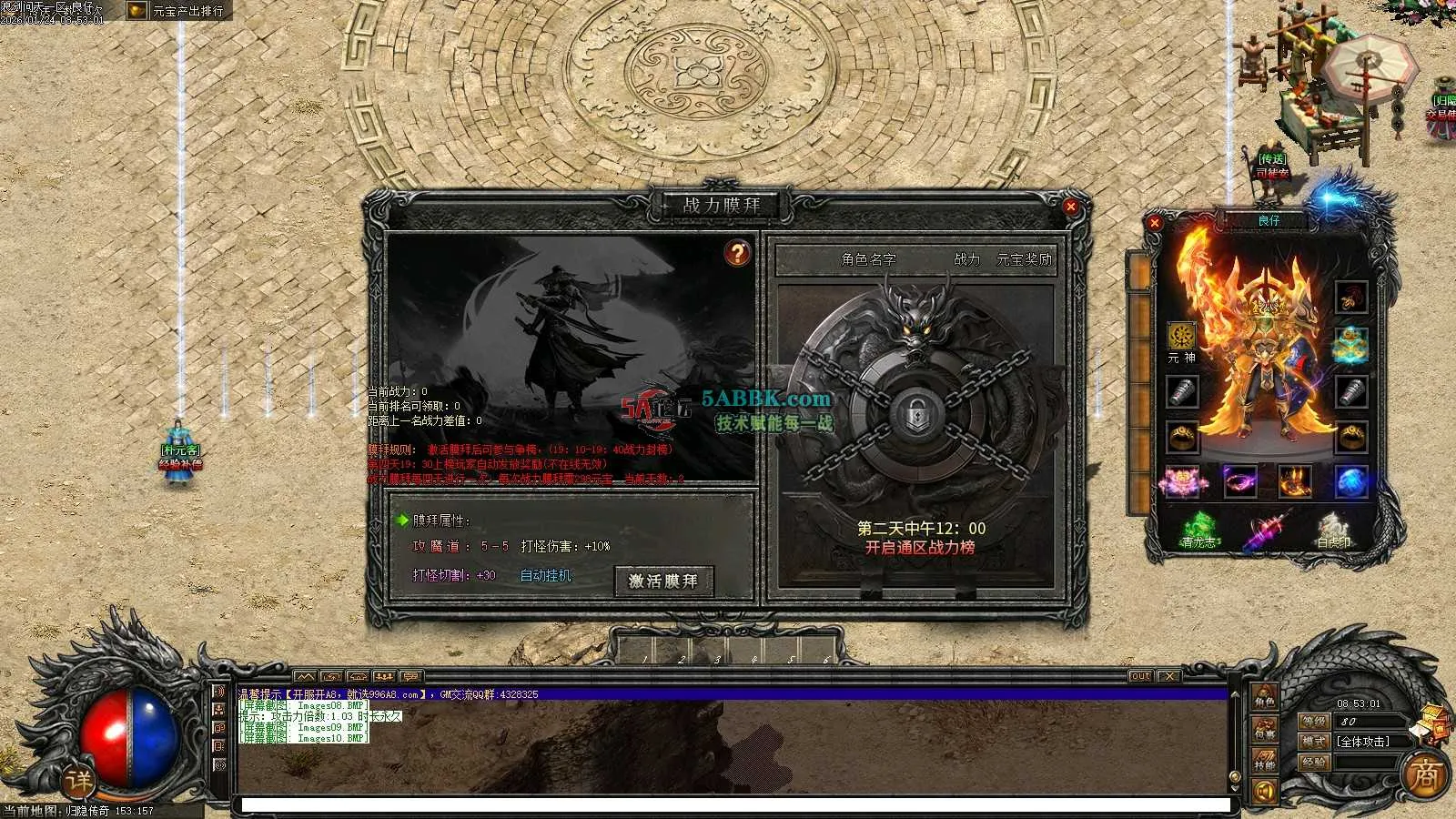This screenshot has height=819, width=1456.
Task: Click the 激活膜拜 activate worship button
Action: pos(663,581)
